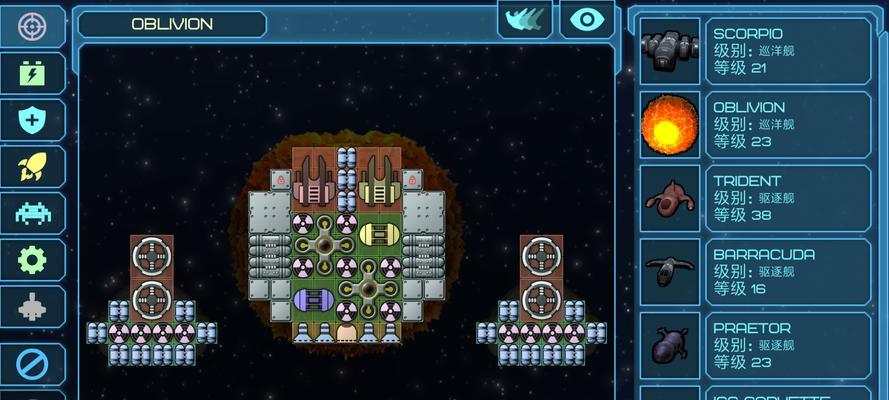889x400 pixels.
Task: Choose the OBLIVION ship in list
Action: [755, 125]
